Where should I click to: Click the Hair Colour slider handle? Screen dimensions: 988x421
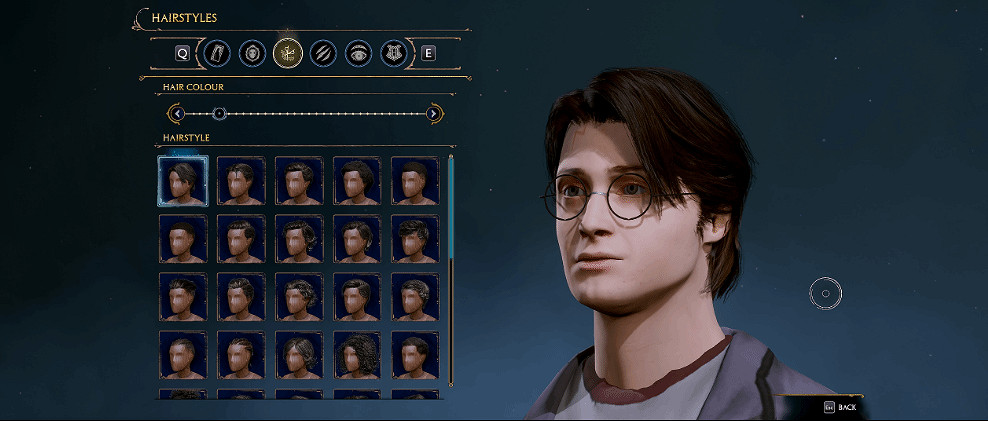220,114
